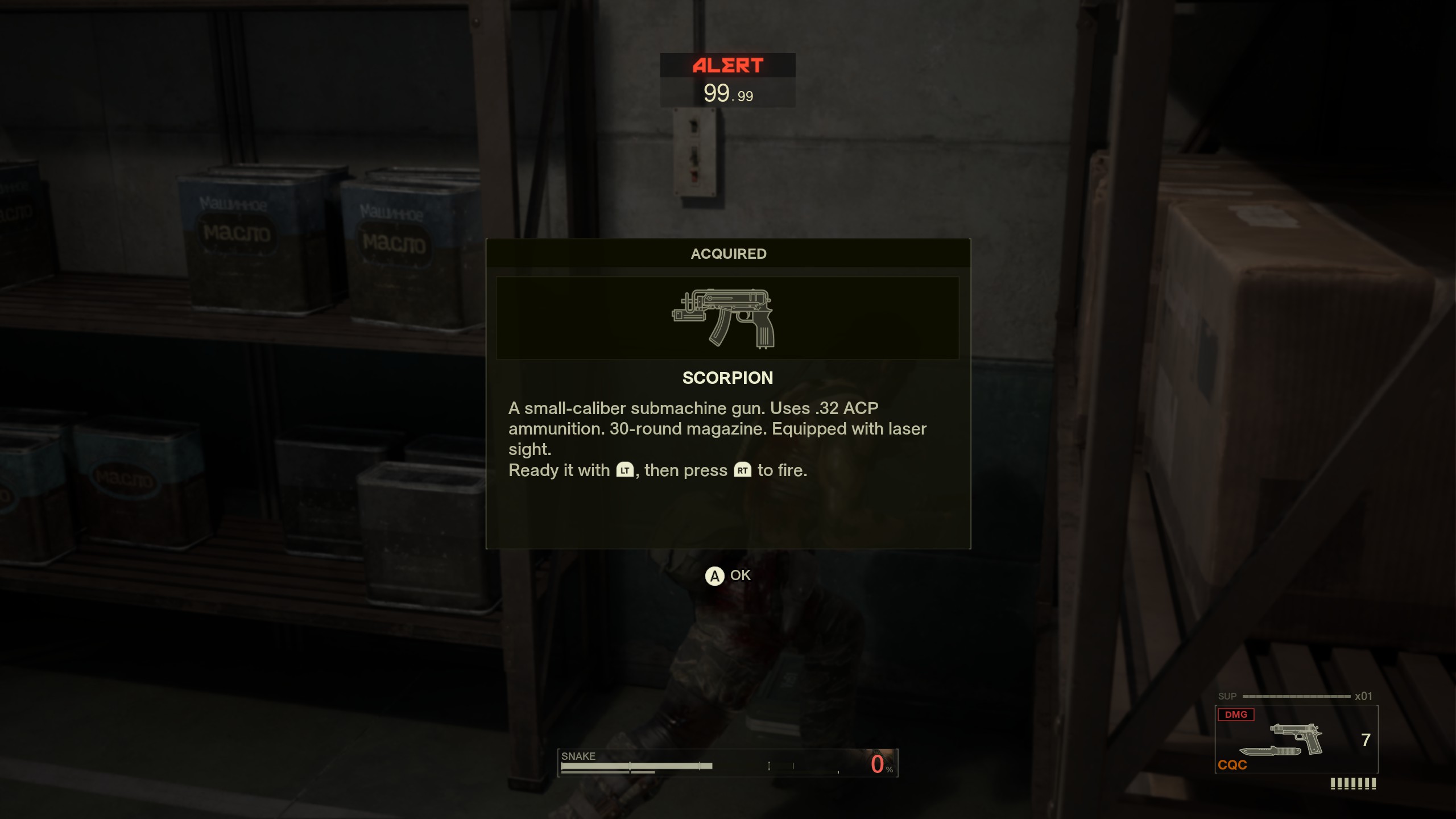Image resolution: width=1456 pixels, height=819 pixels.
Task: Click the SNAKE name label
Action: tap(577, 756)
